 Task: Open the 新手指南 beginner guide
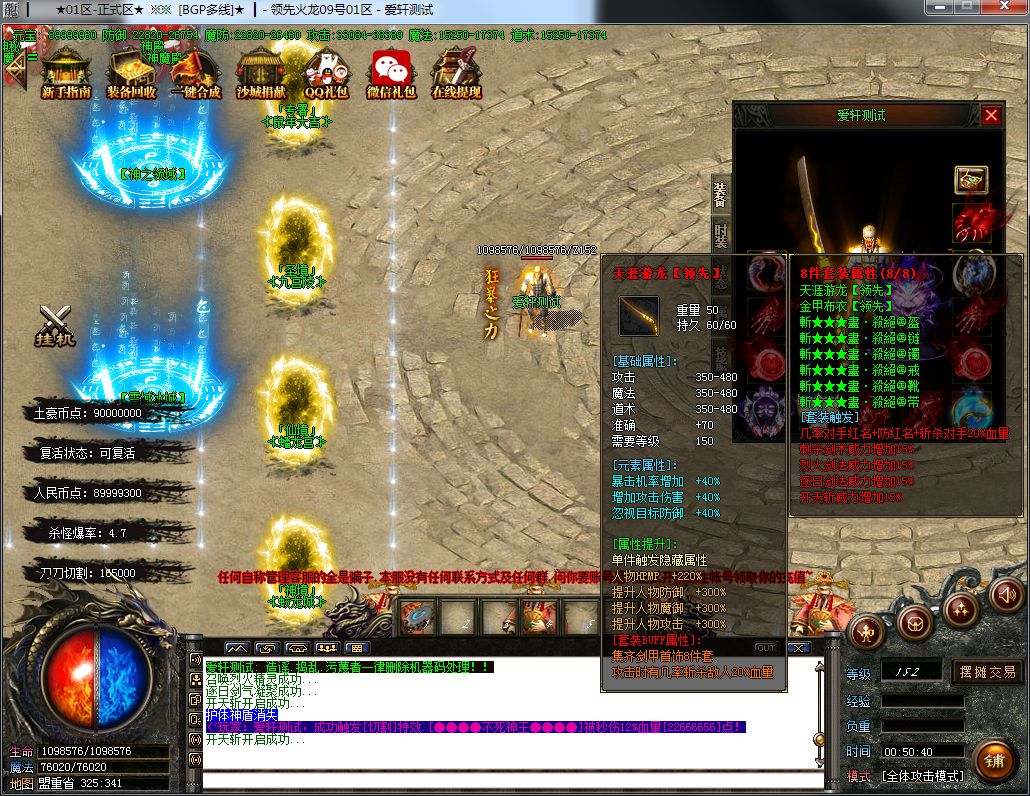[66, 73]
